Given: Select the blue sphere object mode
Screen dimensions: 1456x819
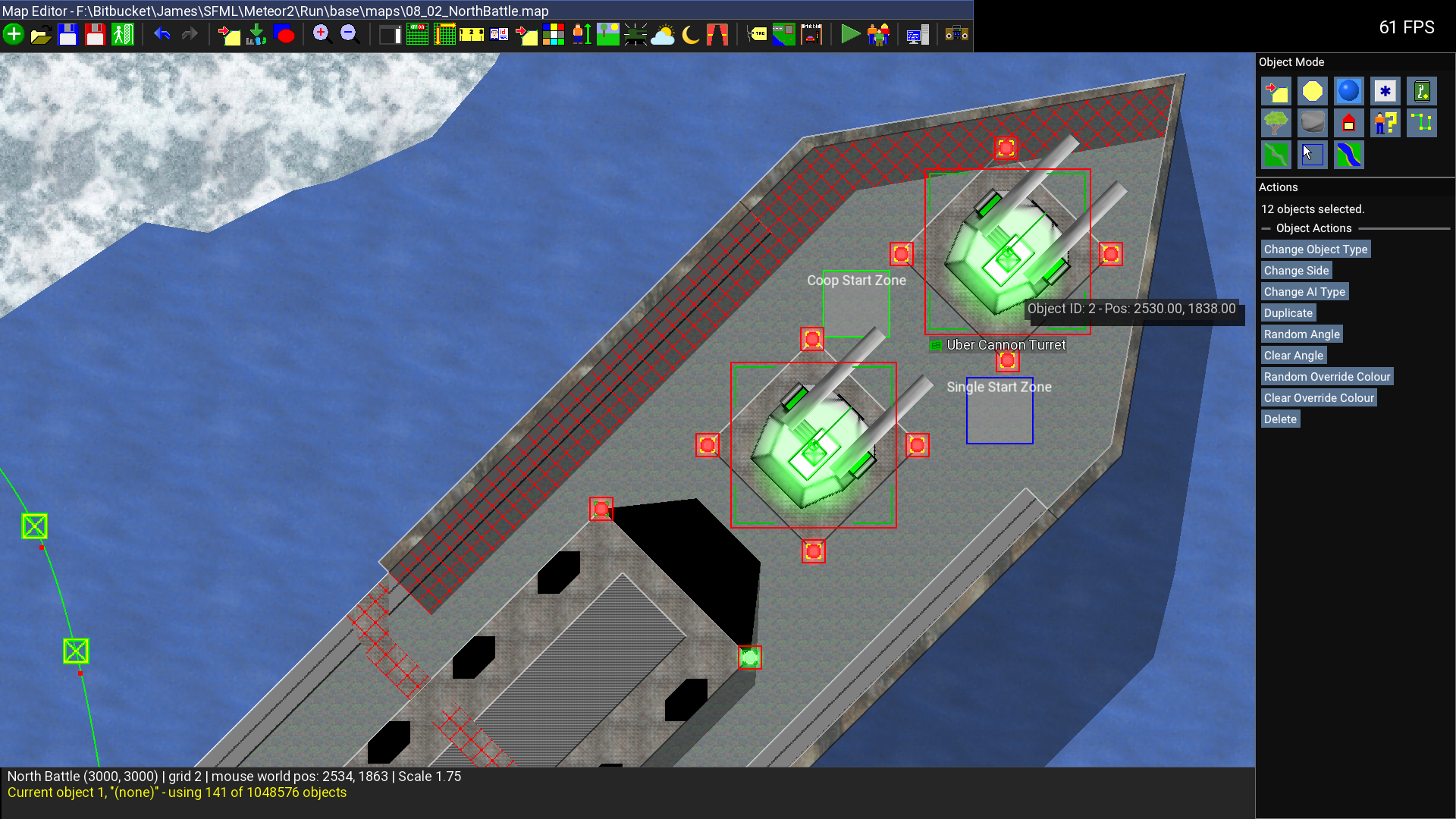Looking at the screenshot, I should pos(1348,92).
